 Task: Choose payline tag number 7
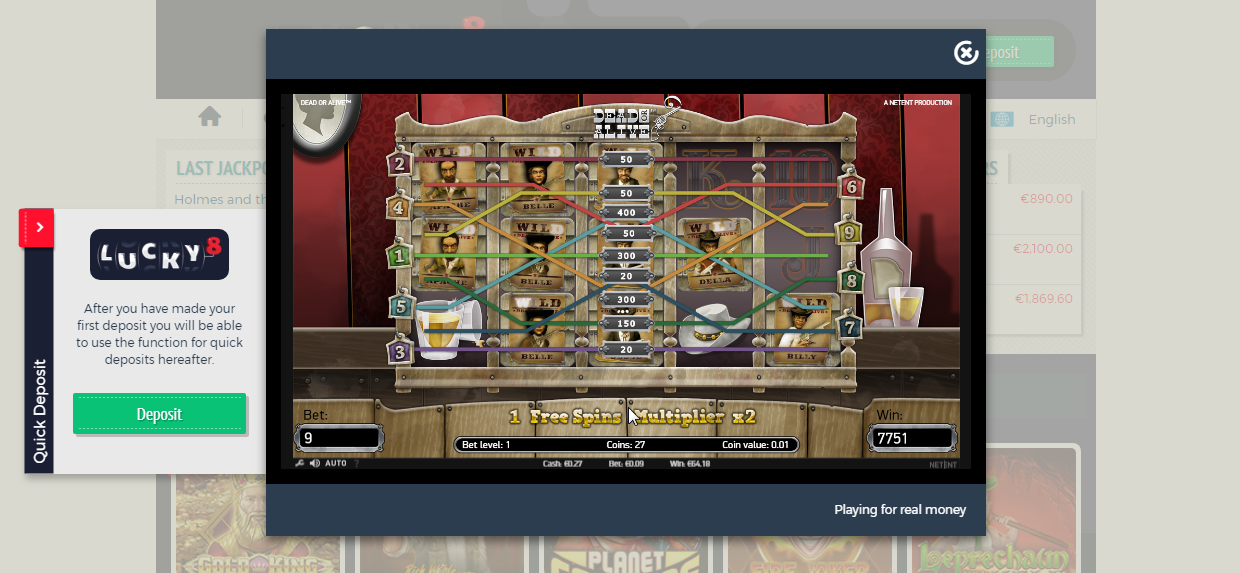[852, 327]
